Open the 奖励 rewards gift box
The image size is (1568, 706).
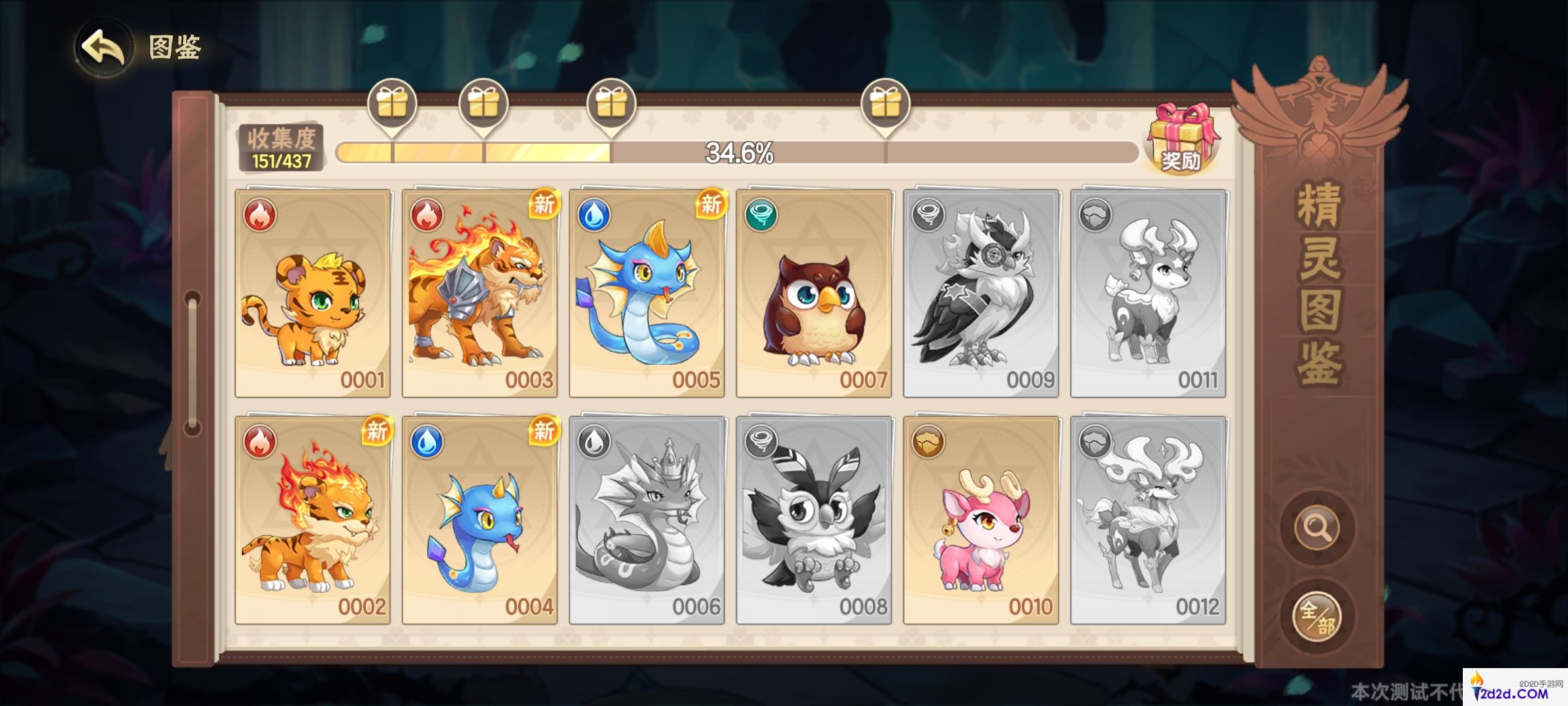(1182, 139)
